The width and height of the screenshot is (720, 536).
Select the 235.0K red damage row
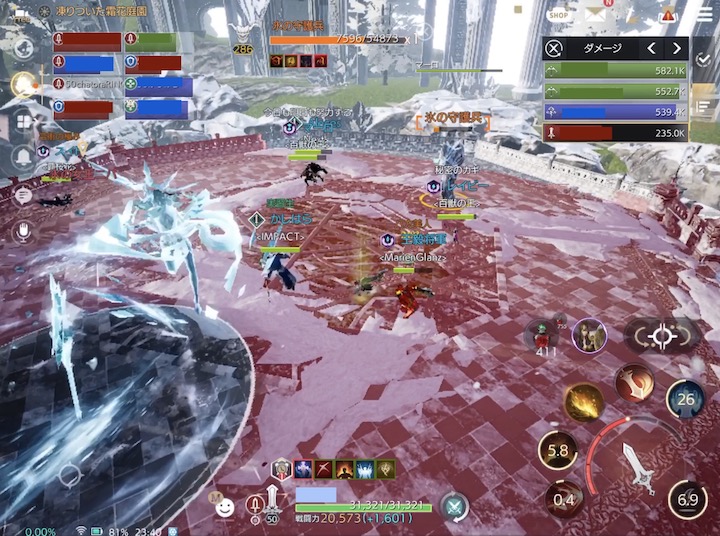point(616,133)
